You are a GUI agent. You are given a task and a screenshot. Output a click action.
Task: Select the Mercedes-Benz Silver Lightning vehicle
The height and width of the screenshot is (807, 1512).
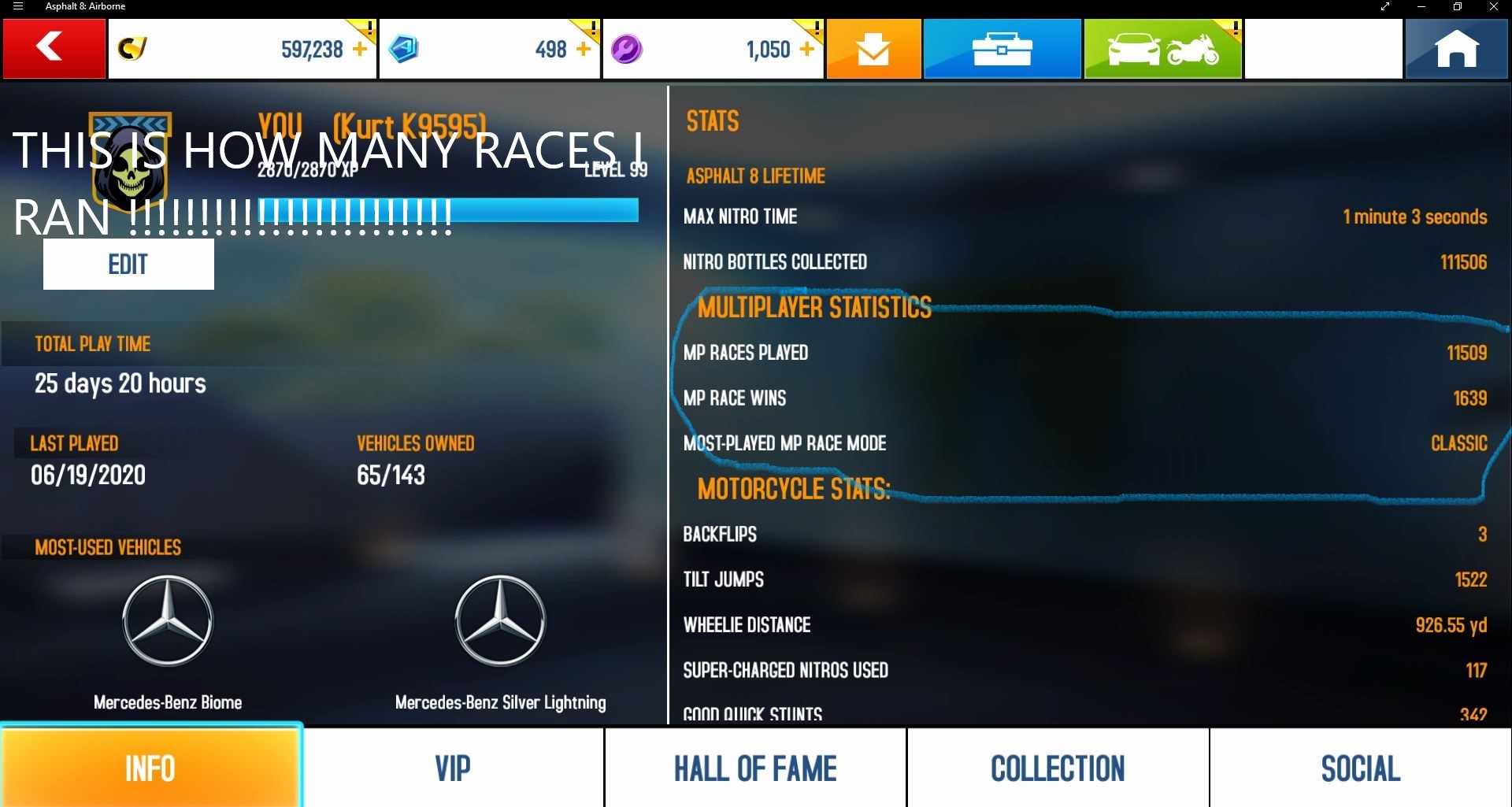pyautogui.click(x=501, y=622)
